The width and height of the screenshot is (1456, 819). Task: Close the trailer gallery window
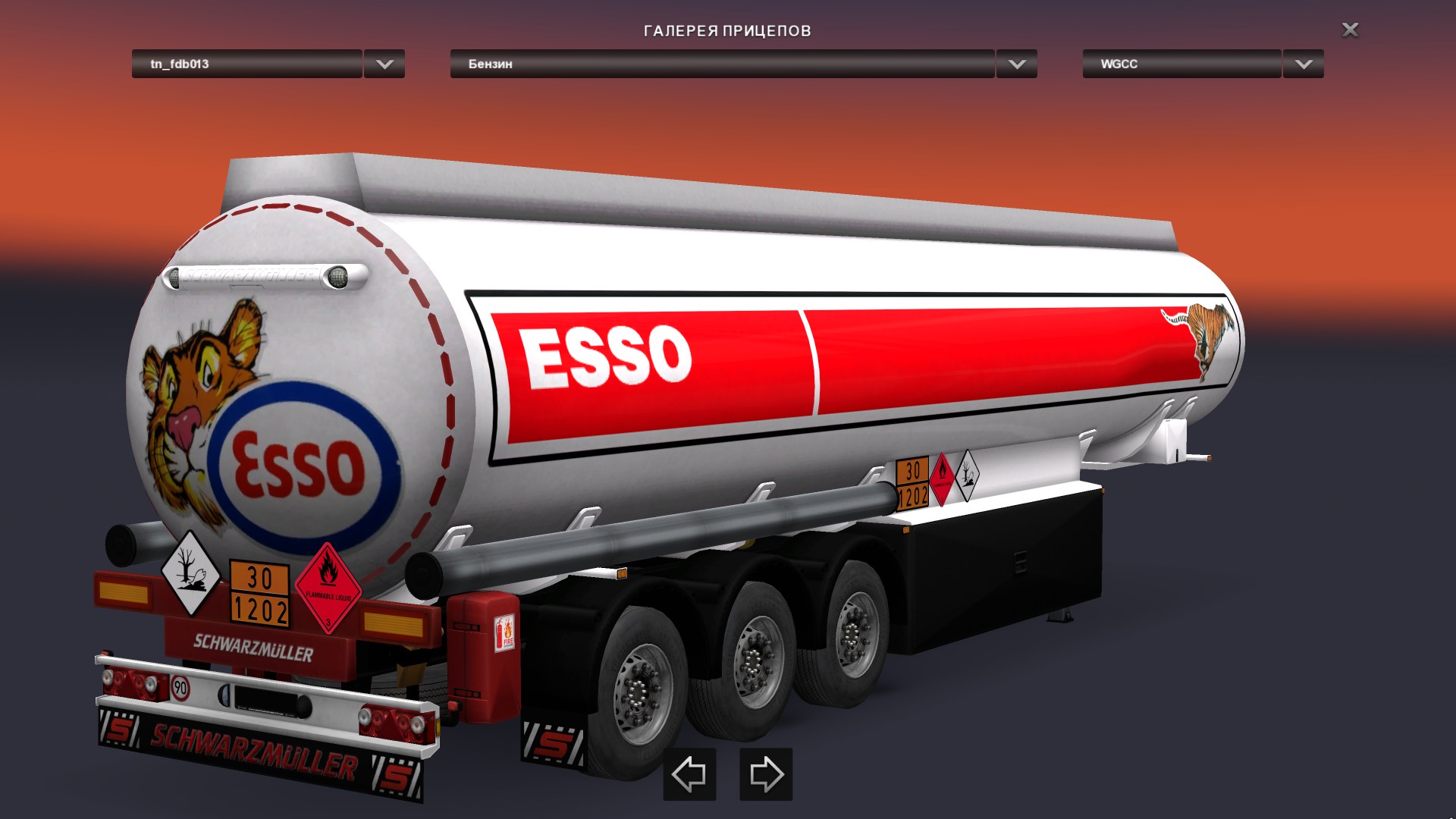[x=1349, y=30]
